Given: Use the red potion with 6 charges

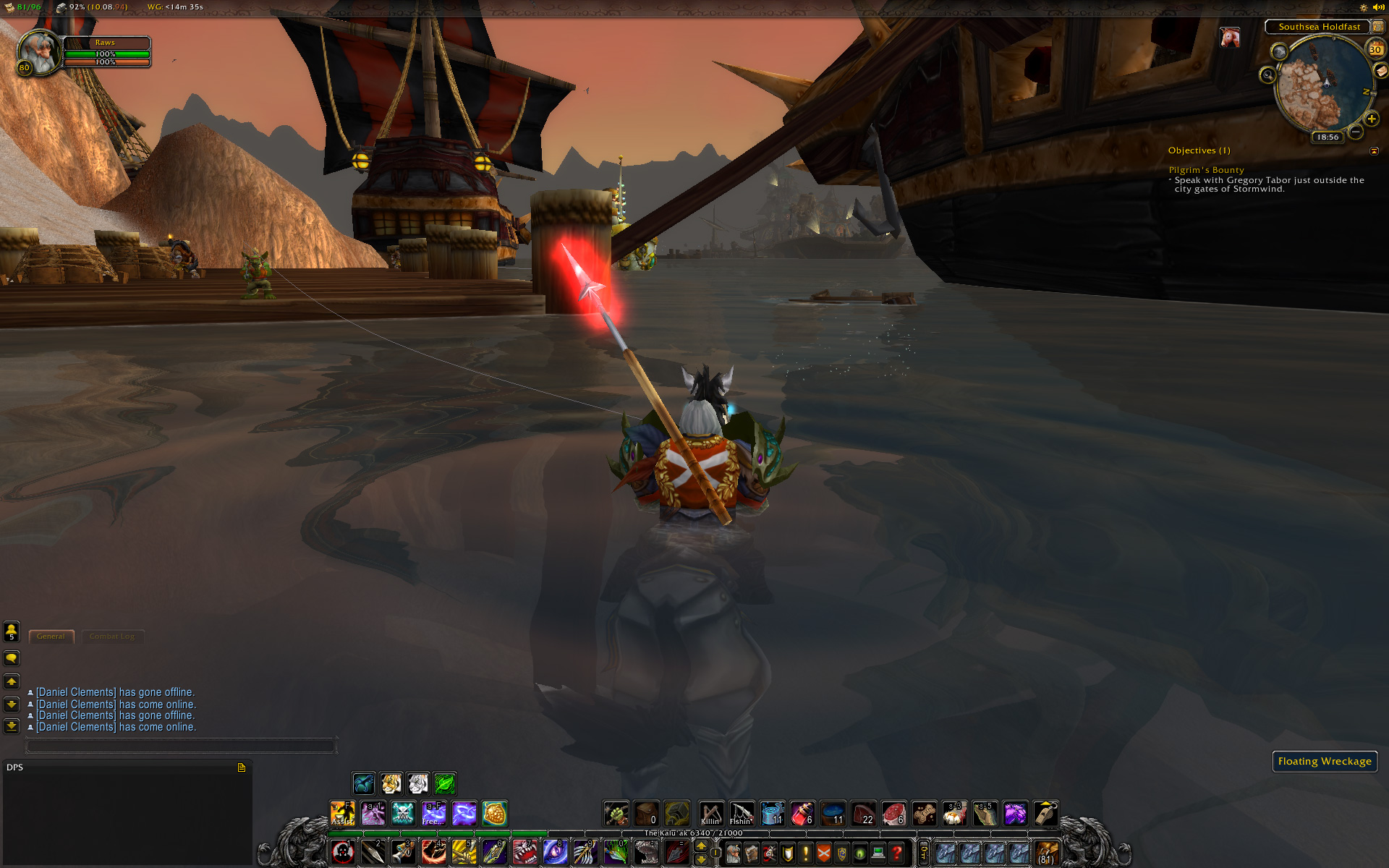Looking at the screenshot, I should (x=802, y=813).
